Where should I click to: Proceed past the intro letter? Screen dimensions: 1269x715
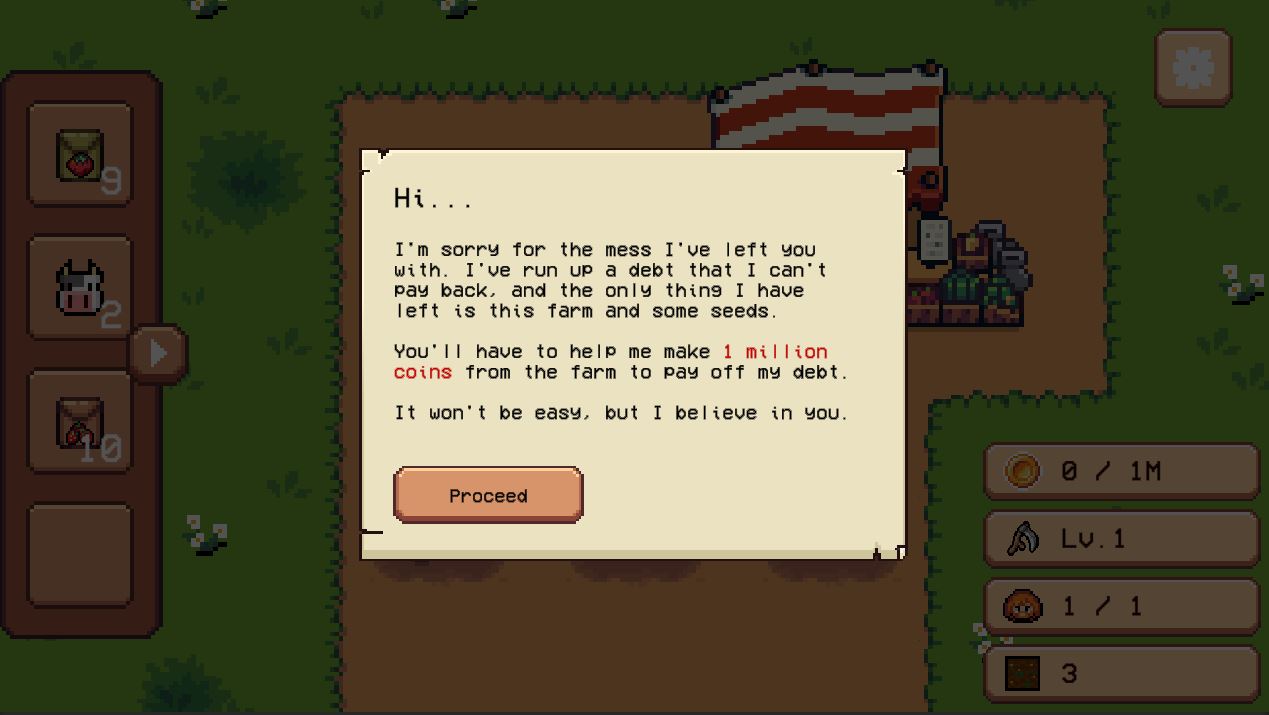[488, 495]
